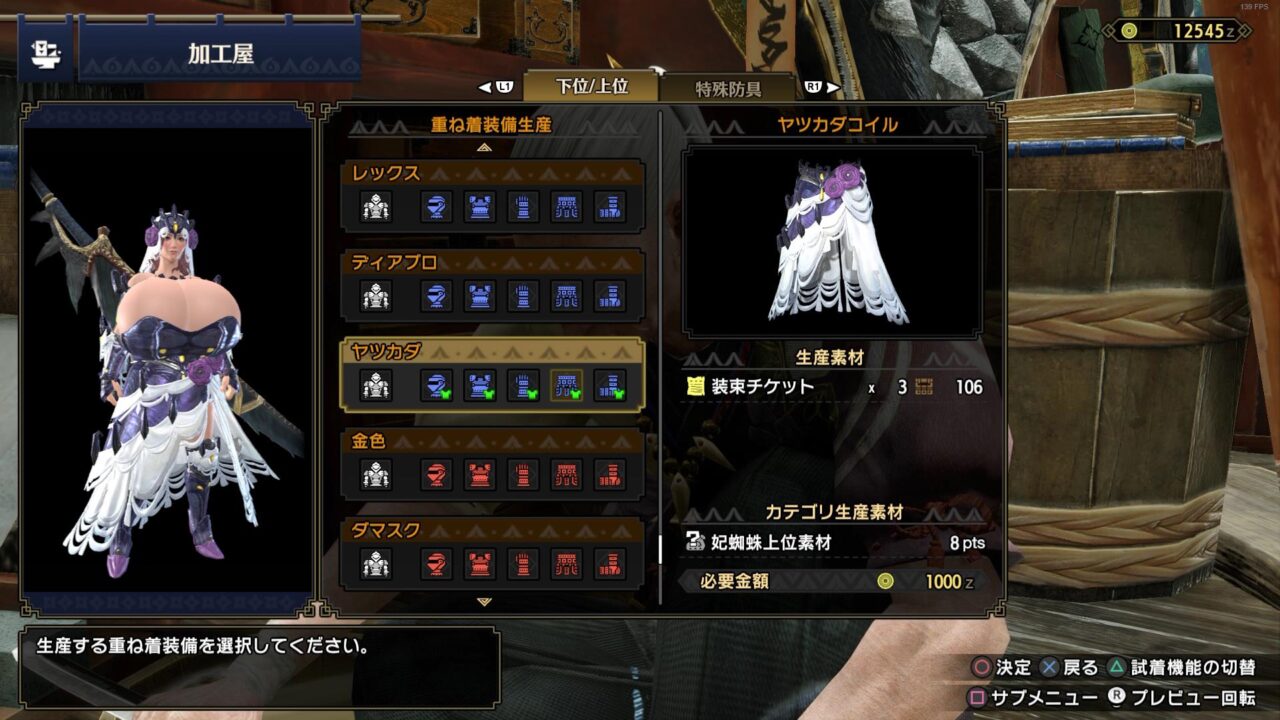Select the ヤツカダ helm icon
Image resolution: width=1280 pixels, height=720 pixels.
435,385
